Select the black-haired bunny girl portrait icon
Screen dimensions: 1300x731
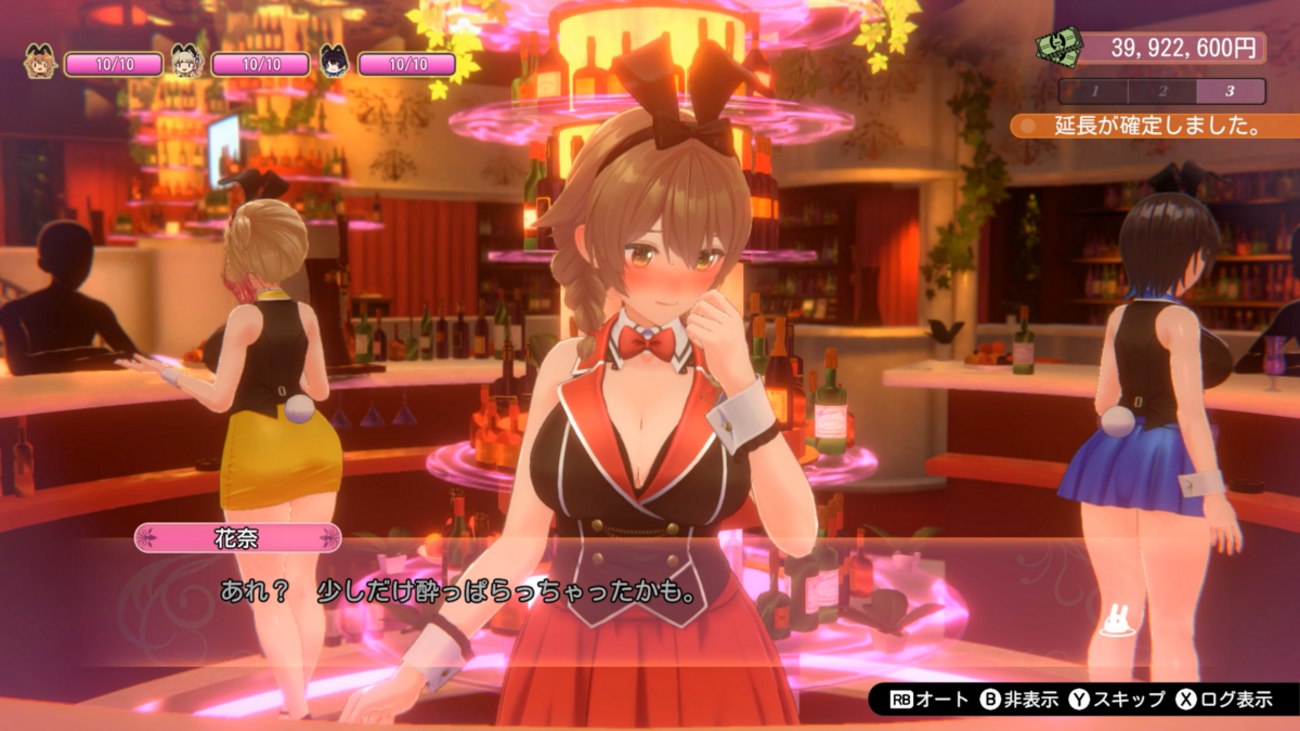click(x=334, y=63)
